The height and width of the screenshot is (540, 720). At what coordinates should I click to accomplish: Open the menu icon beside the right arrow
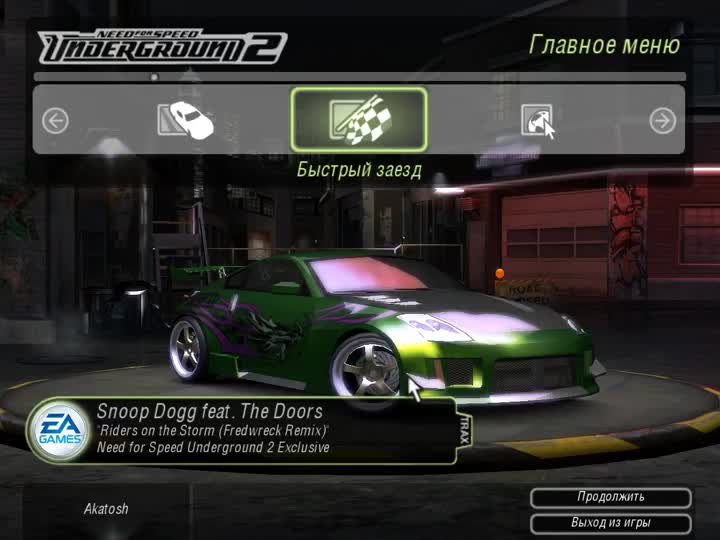pyautogui.click(x=535, y=121)
